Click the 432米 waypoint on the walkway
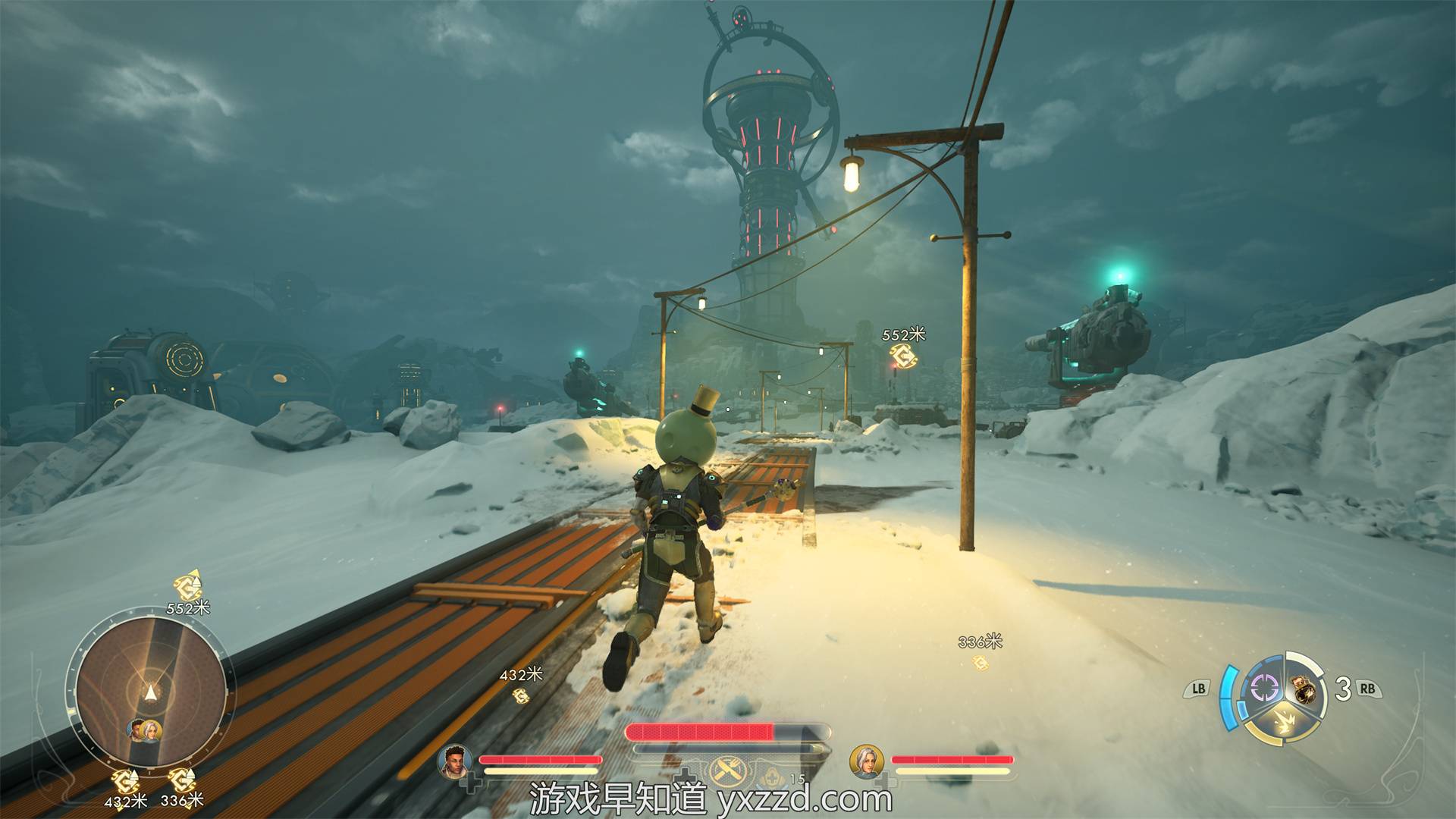 point(521,695)
